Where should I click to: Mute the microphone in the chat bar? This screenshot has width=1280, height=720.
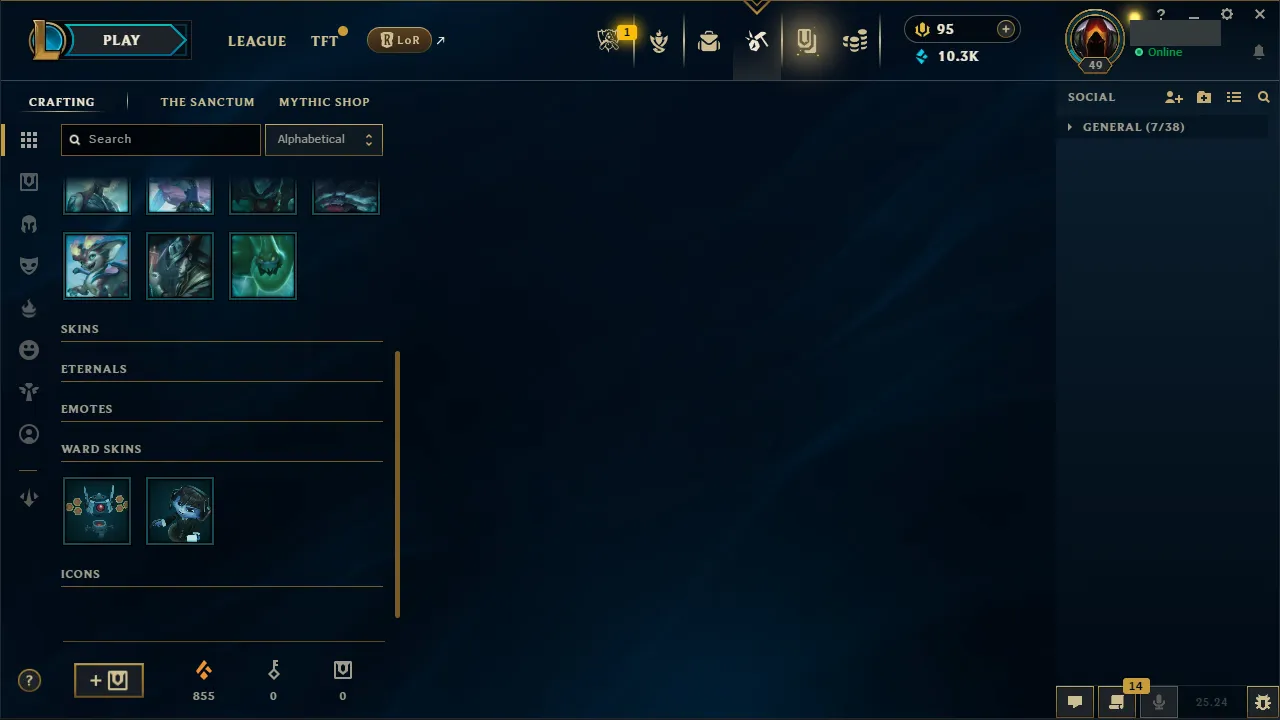click(x=1159, y=701)
